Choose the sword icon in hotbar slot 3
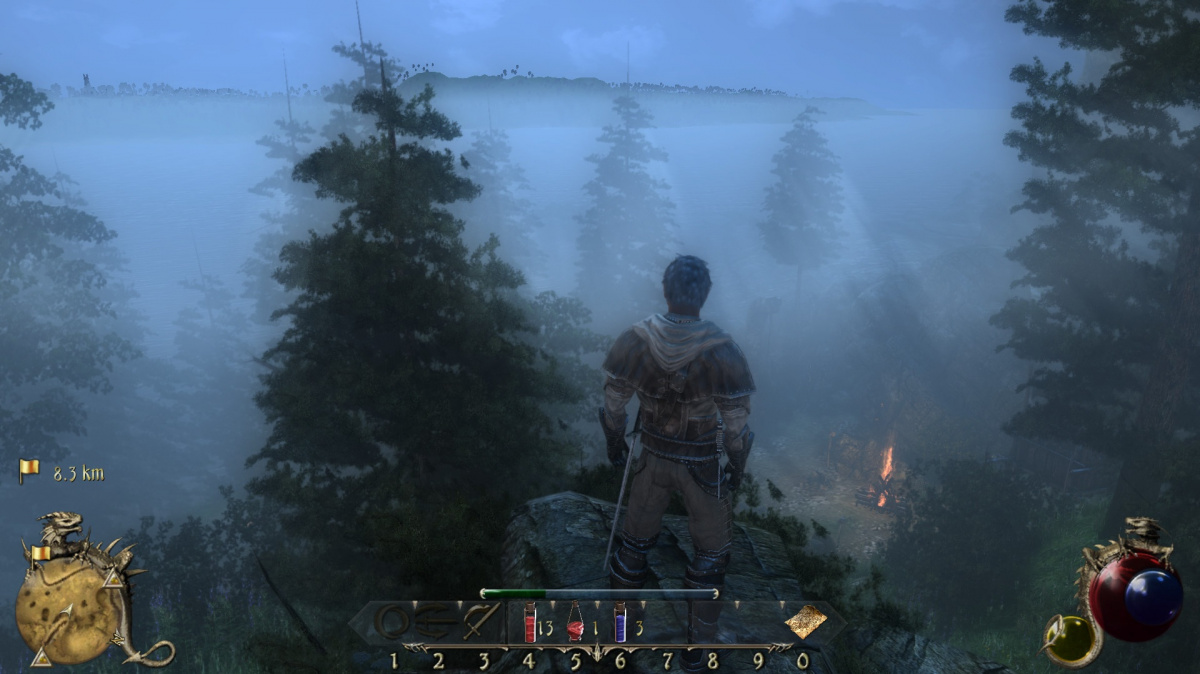 (x=481, y=622)
